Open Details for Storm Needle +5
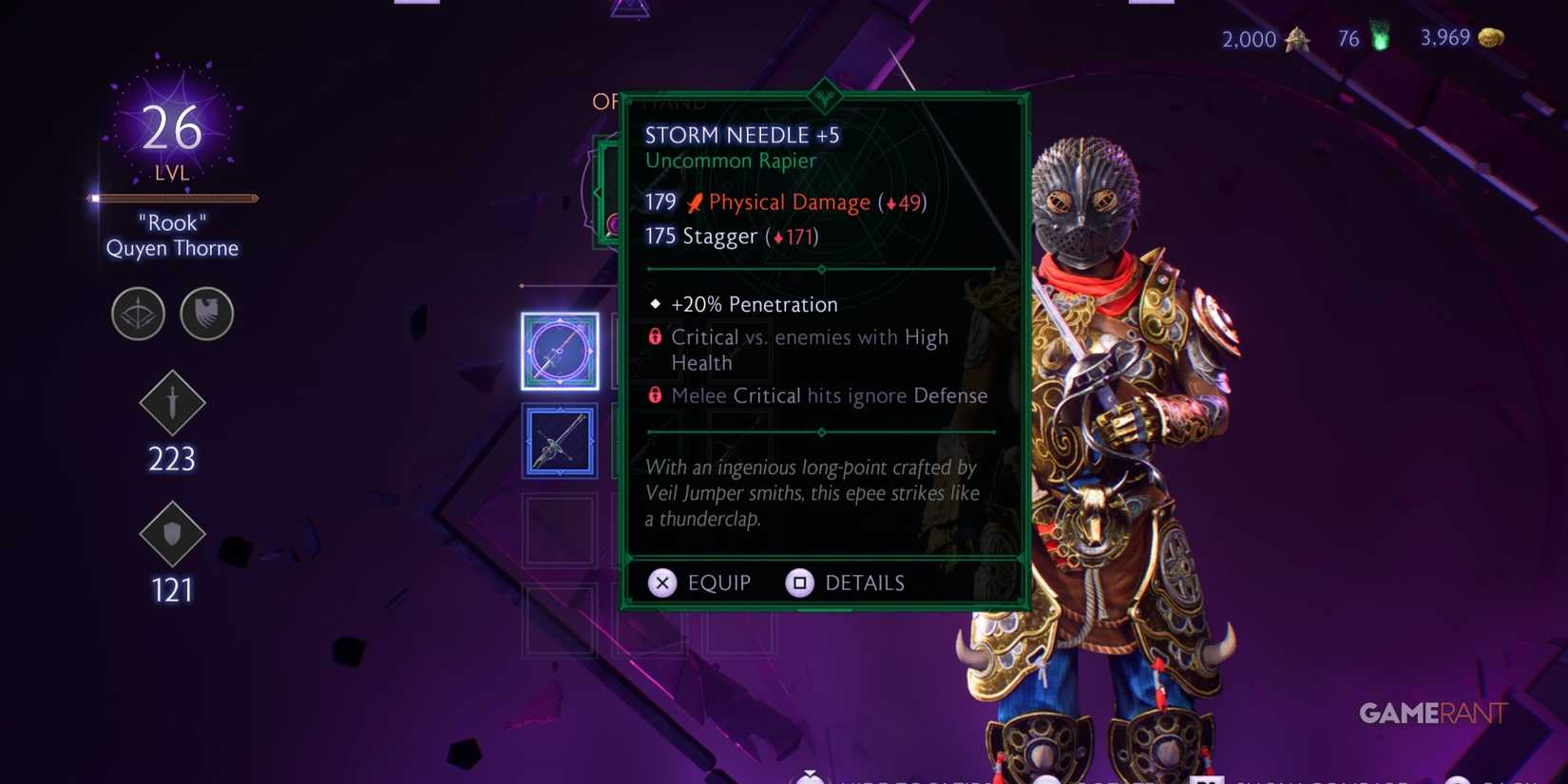 pyautogui.click(x=846, y=583)
